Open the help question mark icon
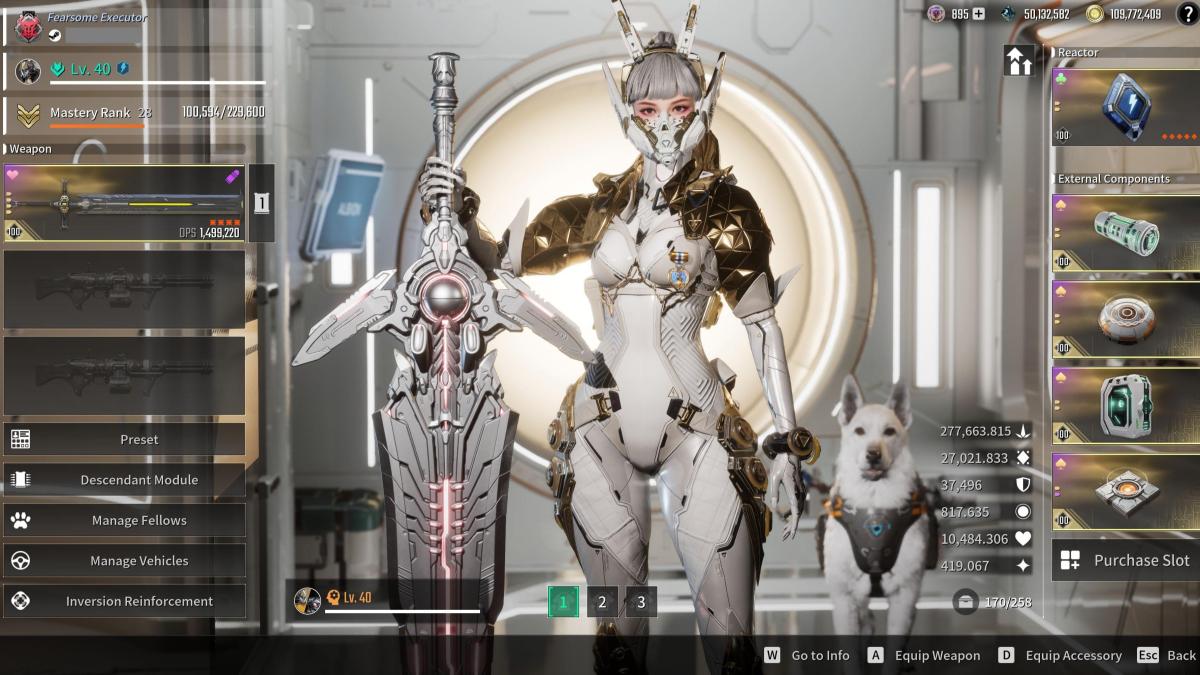This screenshot has height=675, width=1200. (1185, 14)
